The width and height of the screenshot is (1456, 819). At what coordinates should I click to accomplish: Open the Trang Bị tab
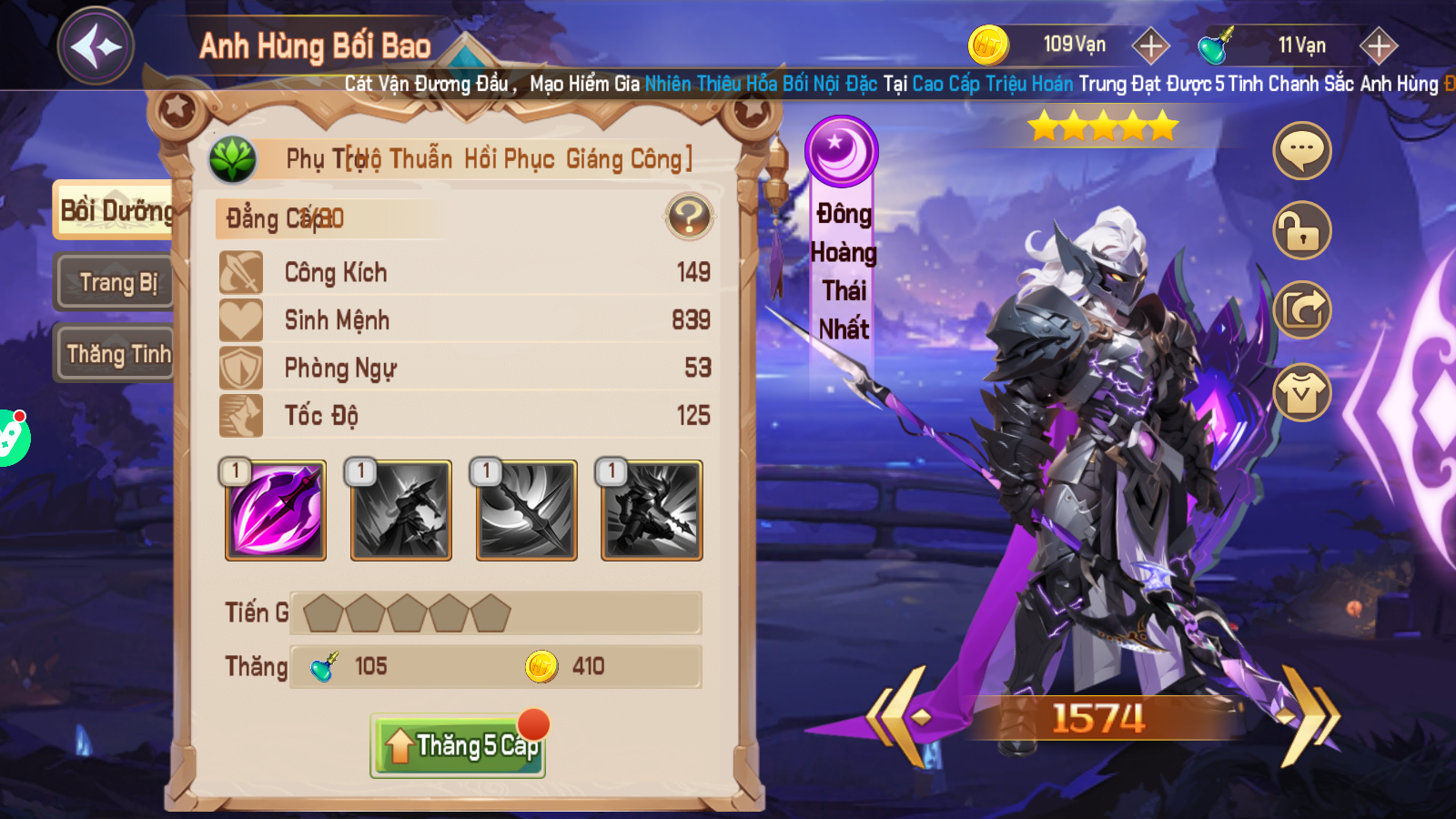[x=116, y=283]
